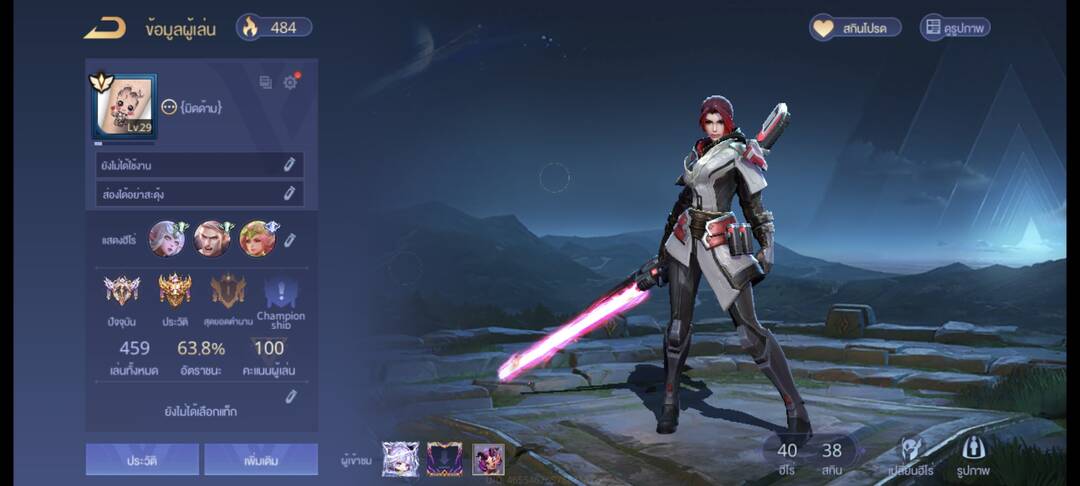Open the history (ประวัติ) button
Image resolution: width=1080 pixels, height=486 pixels.
coord(142,459)
